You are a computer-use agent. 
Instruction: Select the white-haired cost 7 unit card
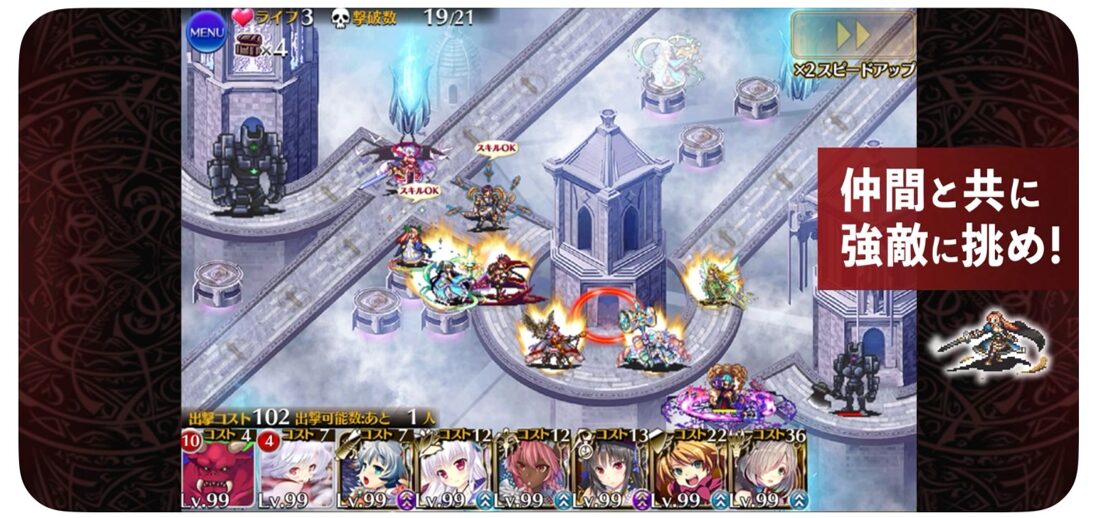pyautogui.click(x=296, y=468)
